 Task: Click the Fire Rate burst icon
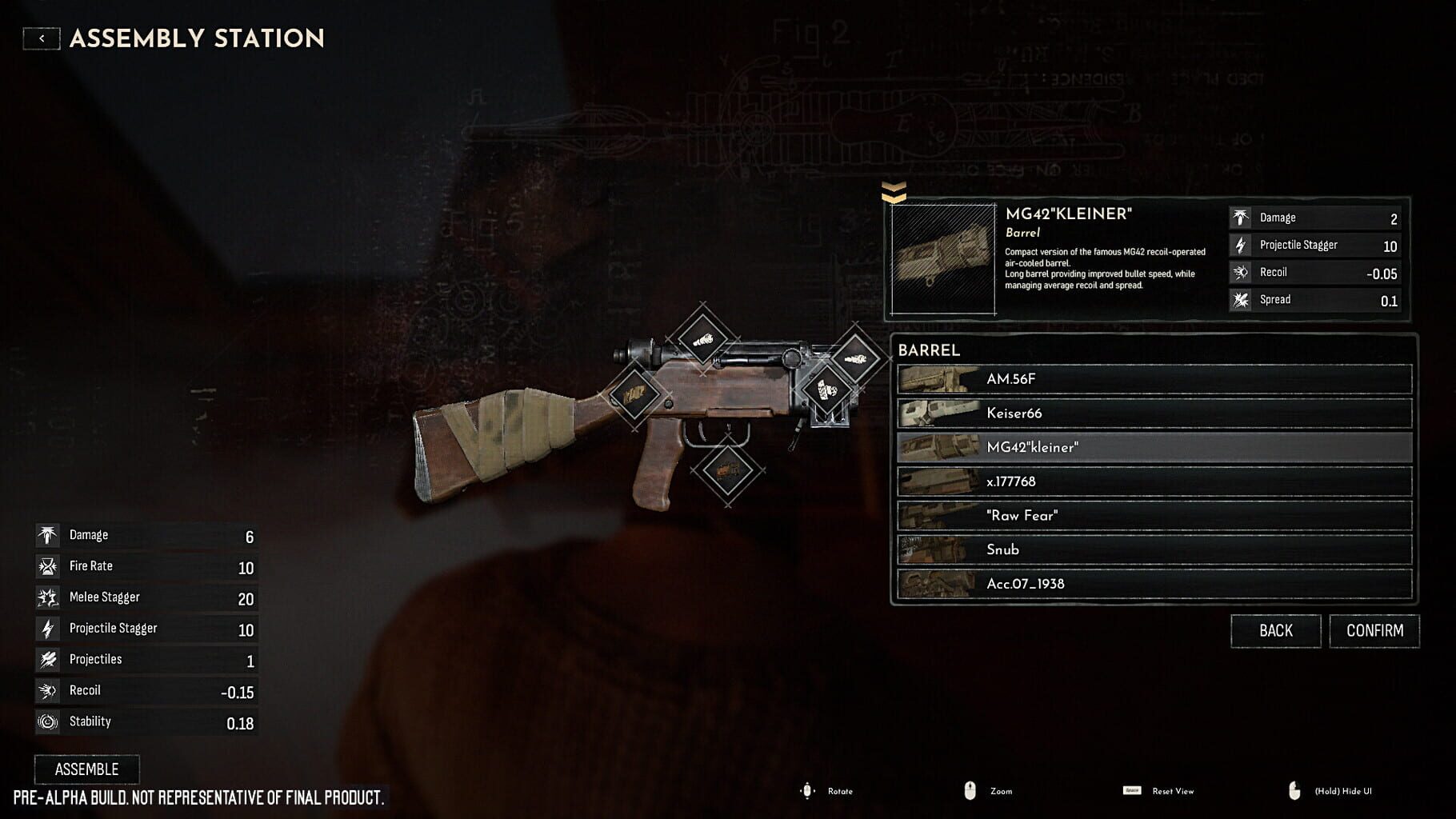pyautogui.click(x=46, y=565)
